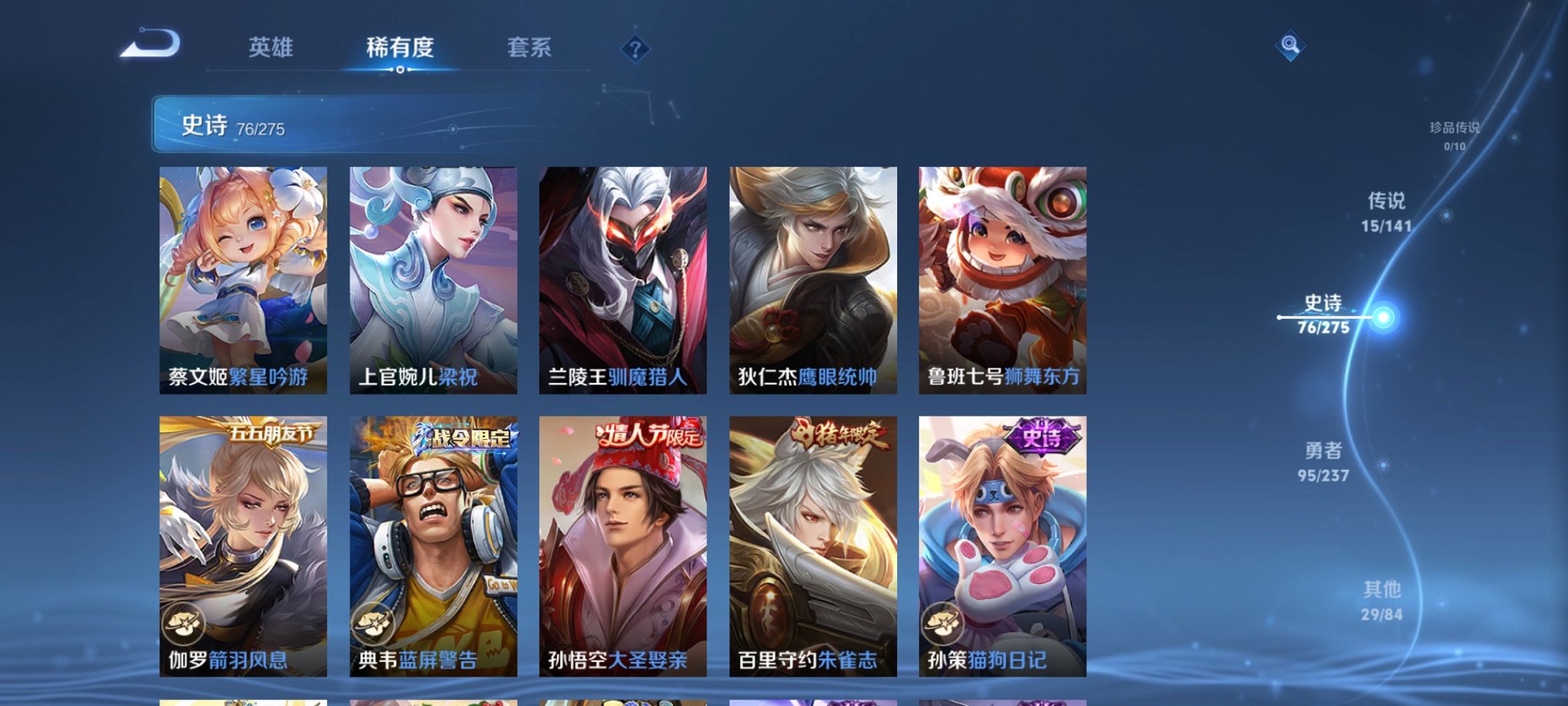Open the search magnifier icon
This screenshot has width=1568, height=706.
pyautogui.click(x=1290, y=46)
